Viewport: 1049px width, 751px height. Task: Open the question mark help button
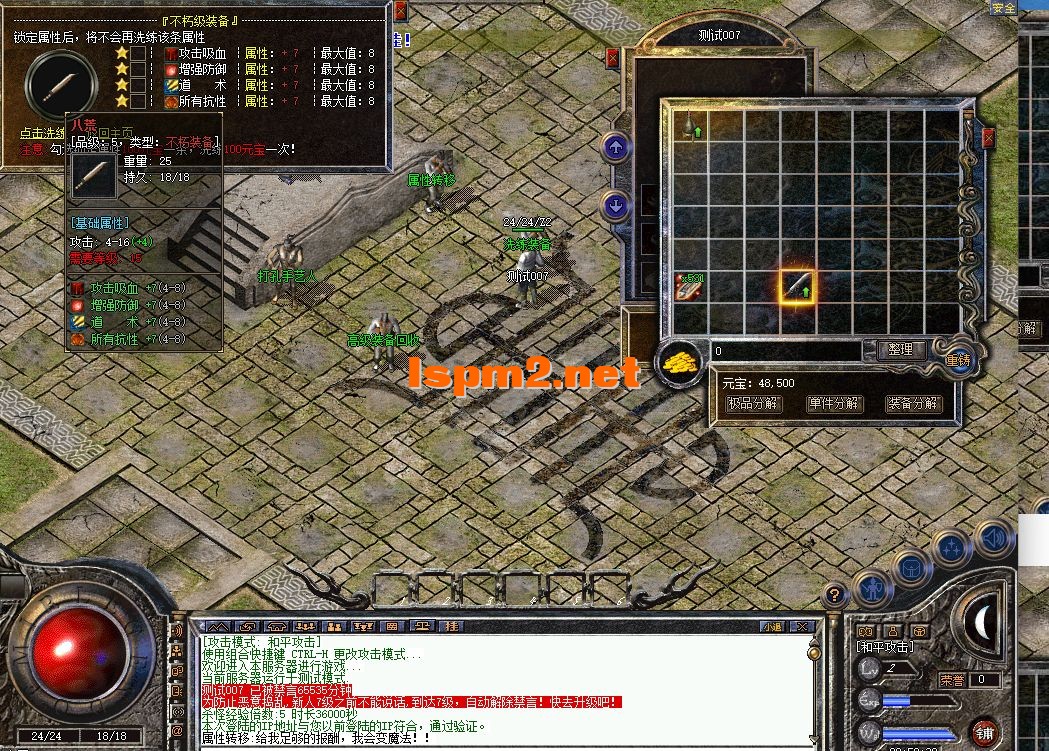(x=832, y=596)
